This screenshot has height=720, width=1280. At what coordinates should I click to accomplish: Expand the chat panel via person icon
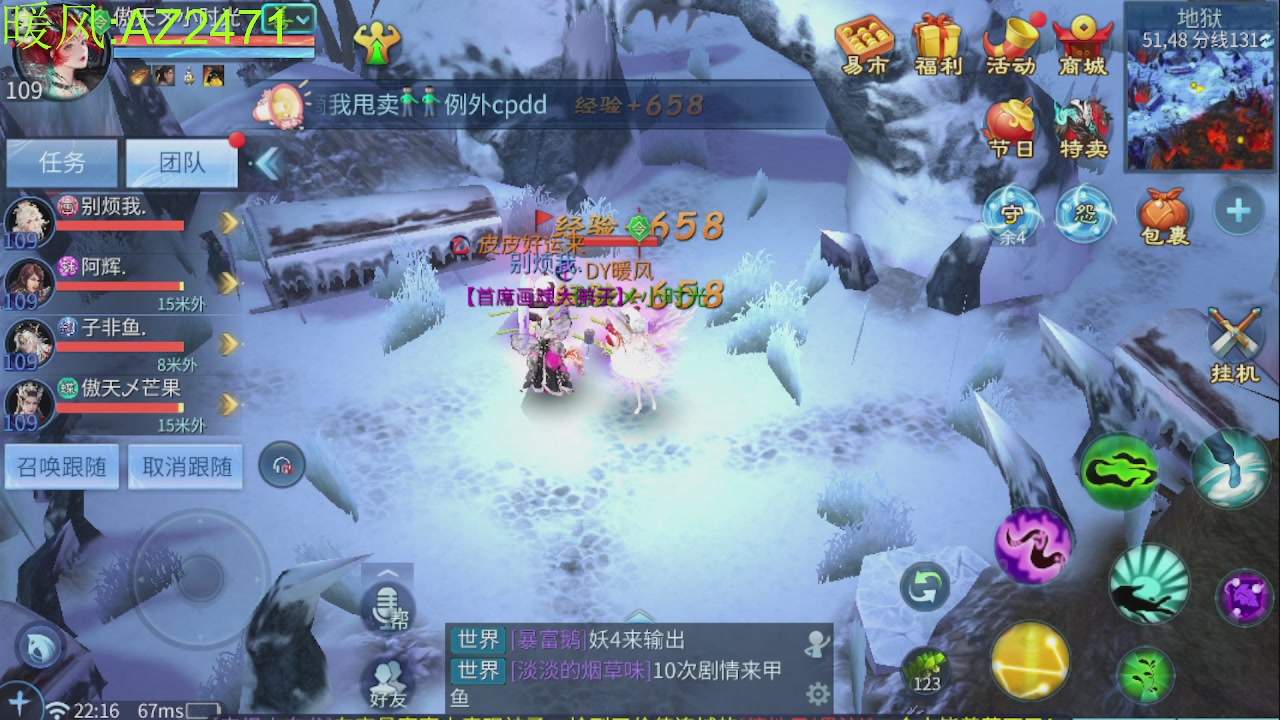coord(818,645)
